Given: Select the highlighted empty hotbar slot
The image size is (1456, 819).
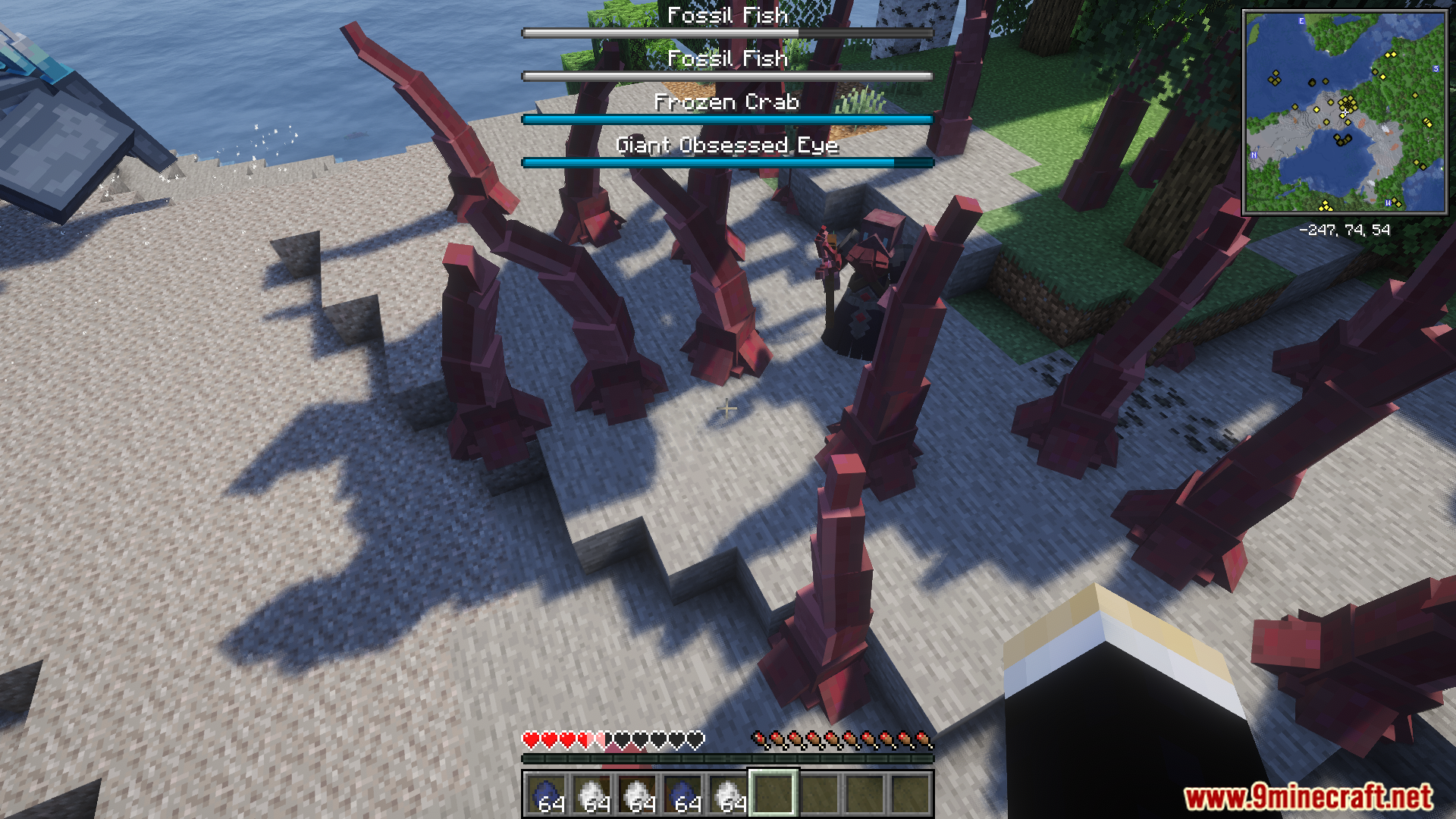Looking at the screenshot, I should pyautogui.click(x=773, y=793).
